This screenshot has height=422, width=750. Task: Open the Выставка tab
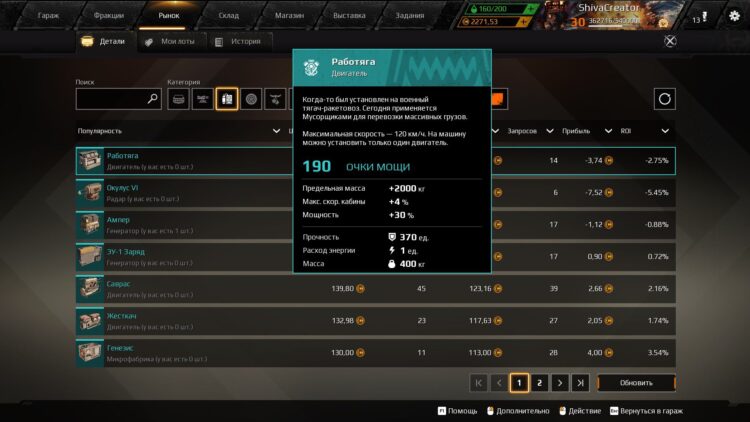349,16
